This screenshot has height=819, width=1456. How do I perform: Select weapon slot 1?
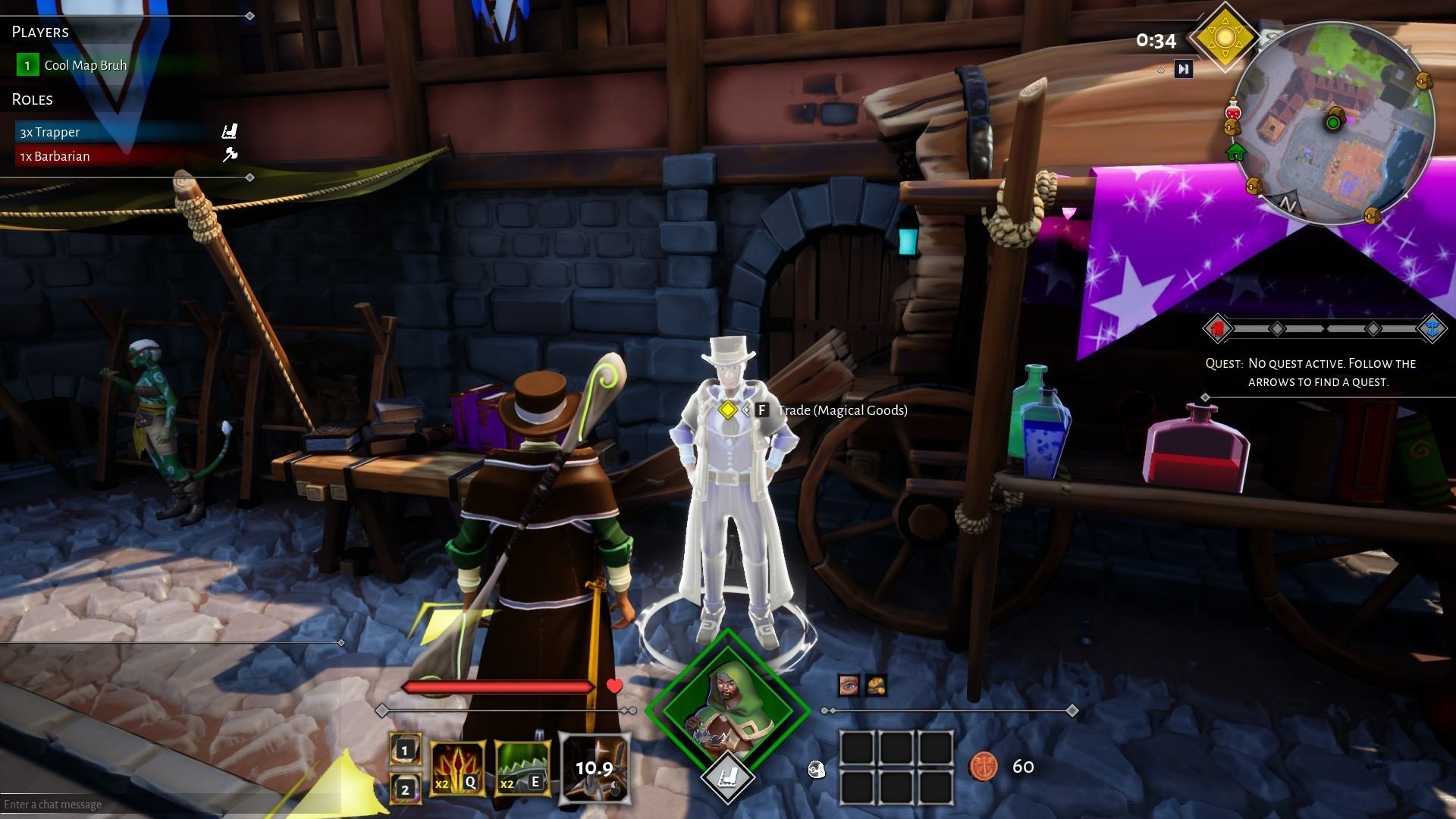tap(404, 750)
